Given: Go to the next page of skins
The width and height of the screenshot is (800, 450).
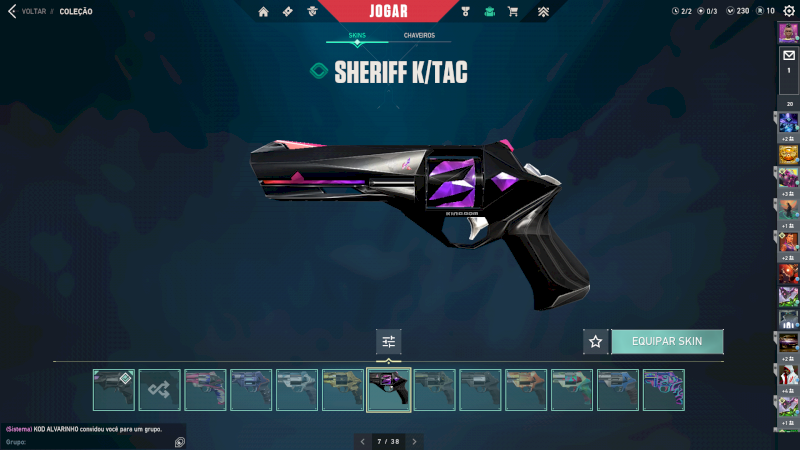Looking at the screenshot, I should tap(414, 441).
